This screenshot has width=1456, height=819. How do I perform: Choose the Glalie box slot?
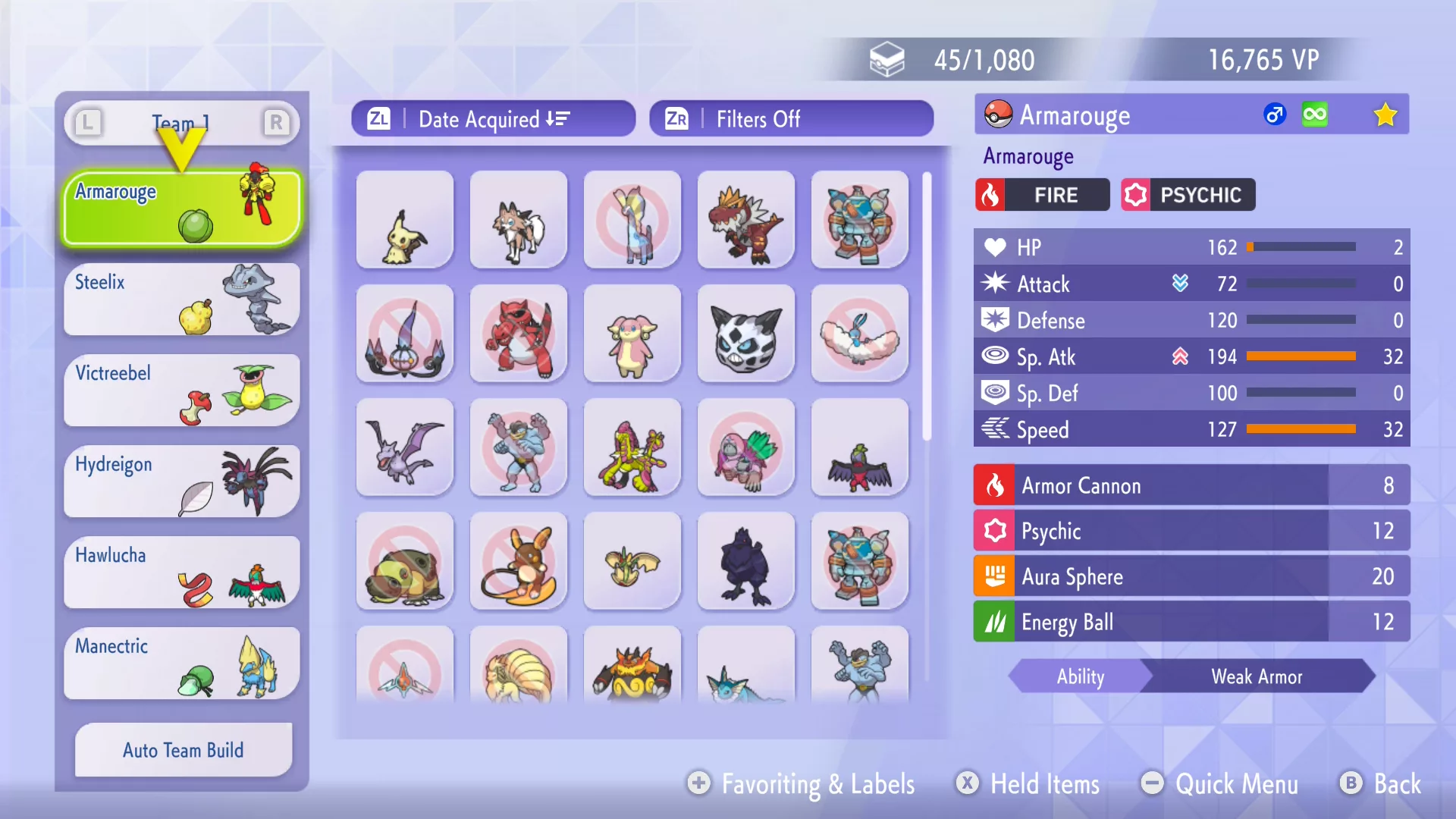(746, 334)
